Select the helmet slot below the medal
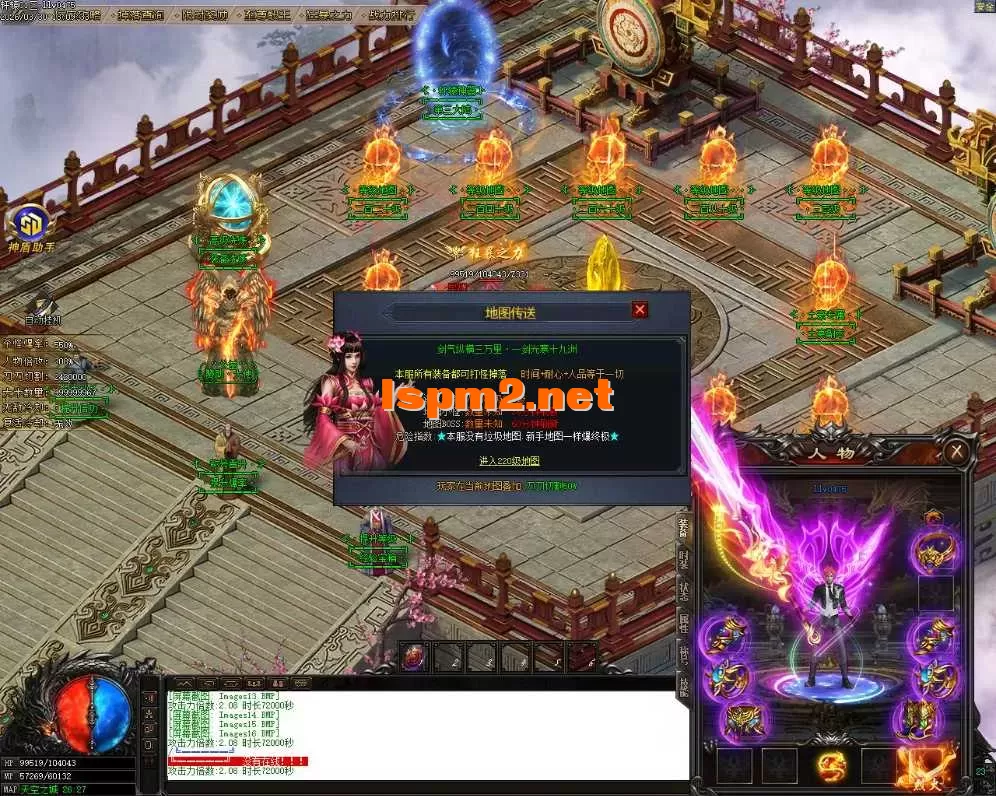 [937, 549]
